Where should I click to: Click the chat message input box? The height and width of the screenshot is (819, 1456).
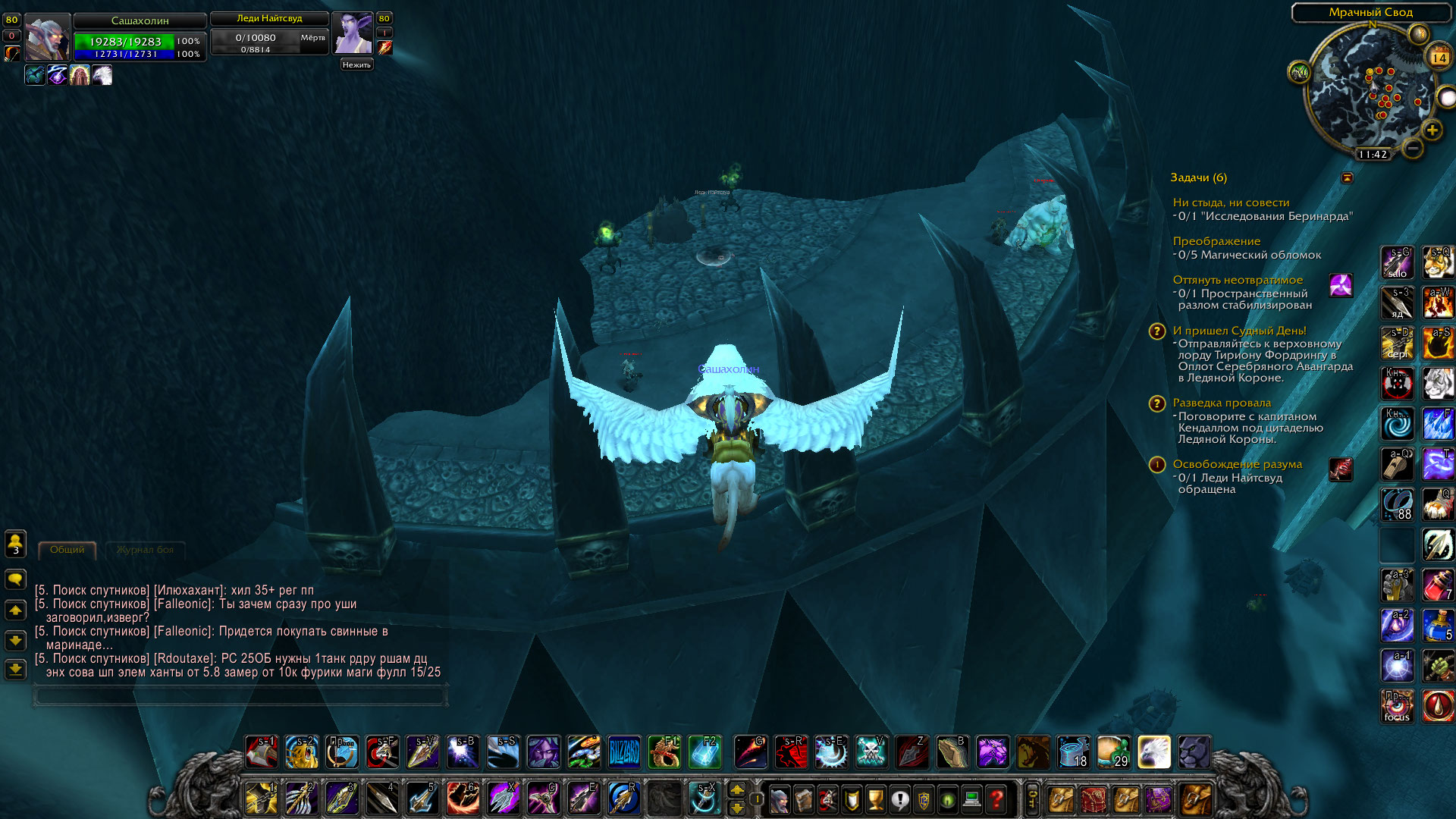(240, 695)
